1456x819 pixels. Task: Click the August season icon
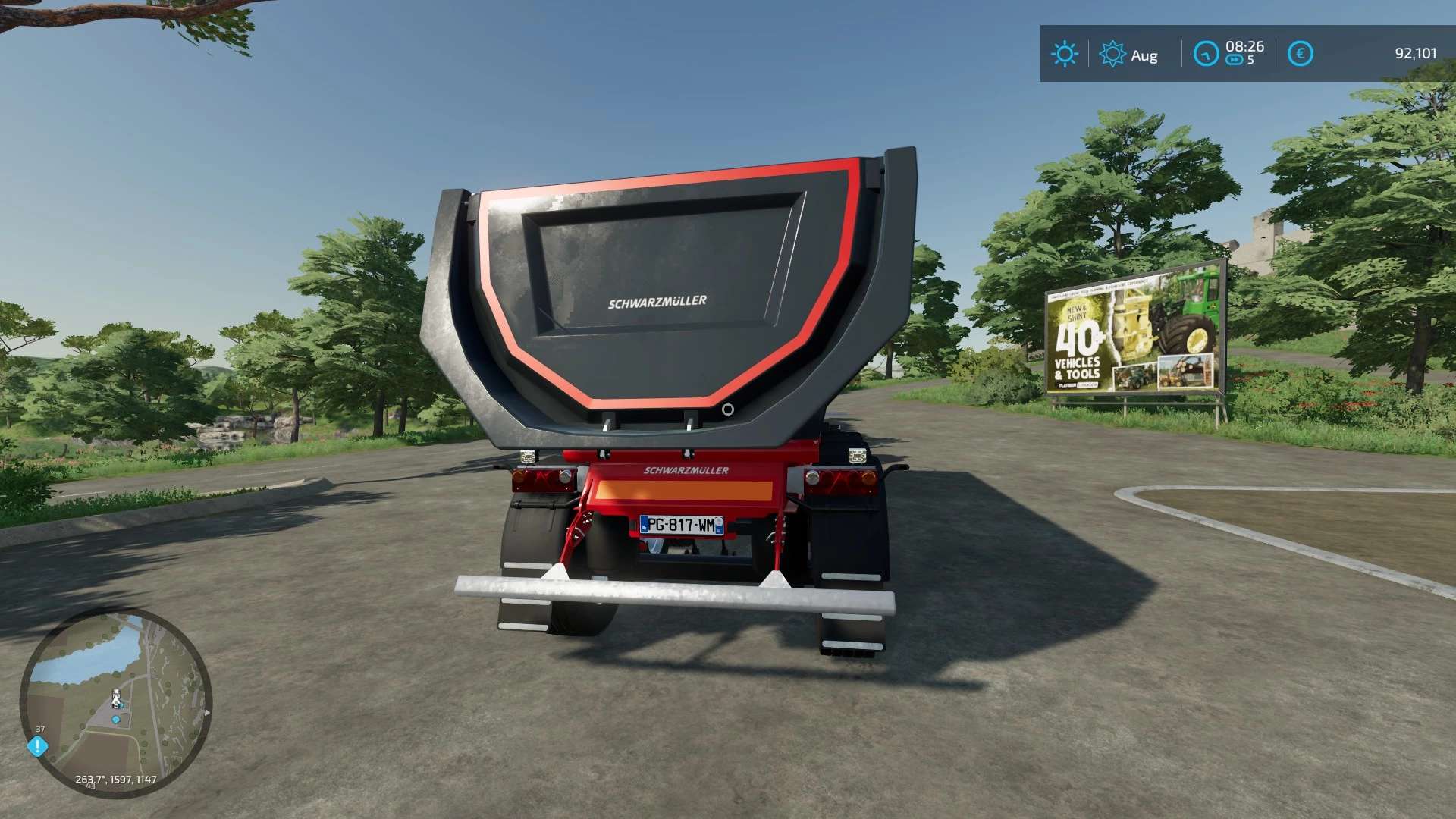(1112, 54)
